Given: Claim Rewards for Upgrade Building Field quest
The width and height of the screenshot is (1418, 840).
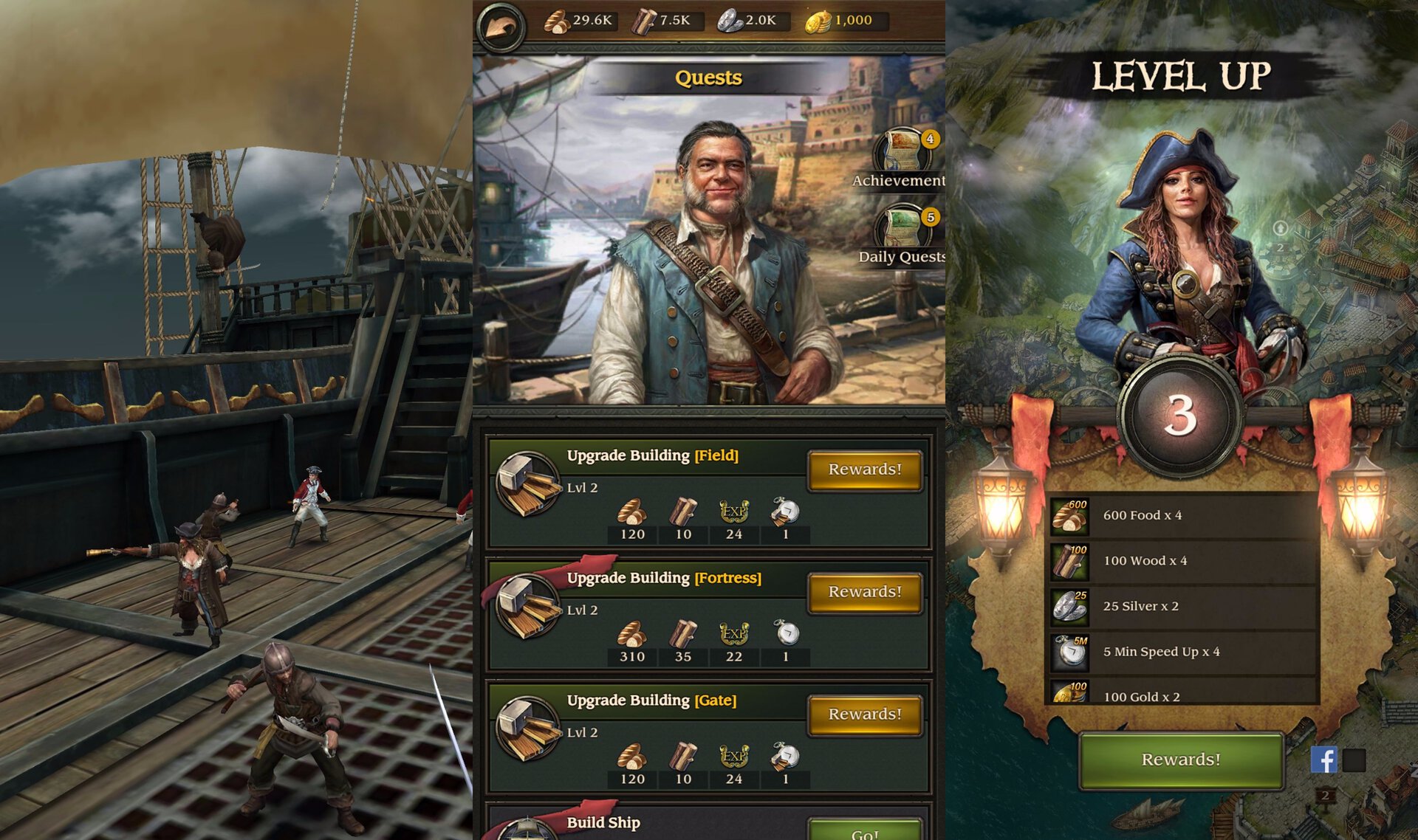Looking at the screenshot, I should click(x=865, y=469).
